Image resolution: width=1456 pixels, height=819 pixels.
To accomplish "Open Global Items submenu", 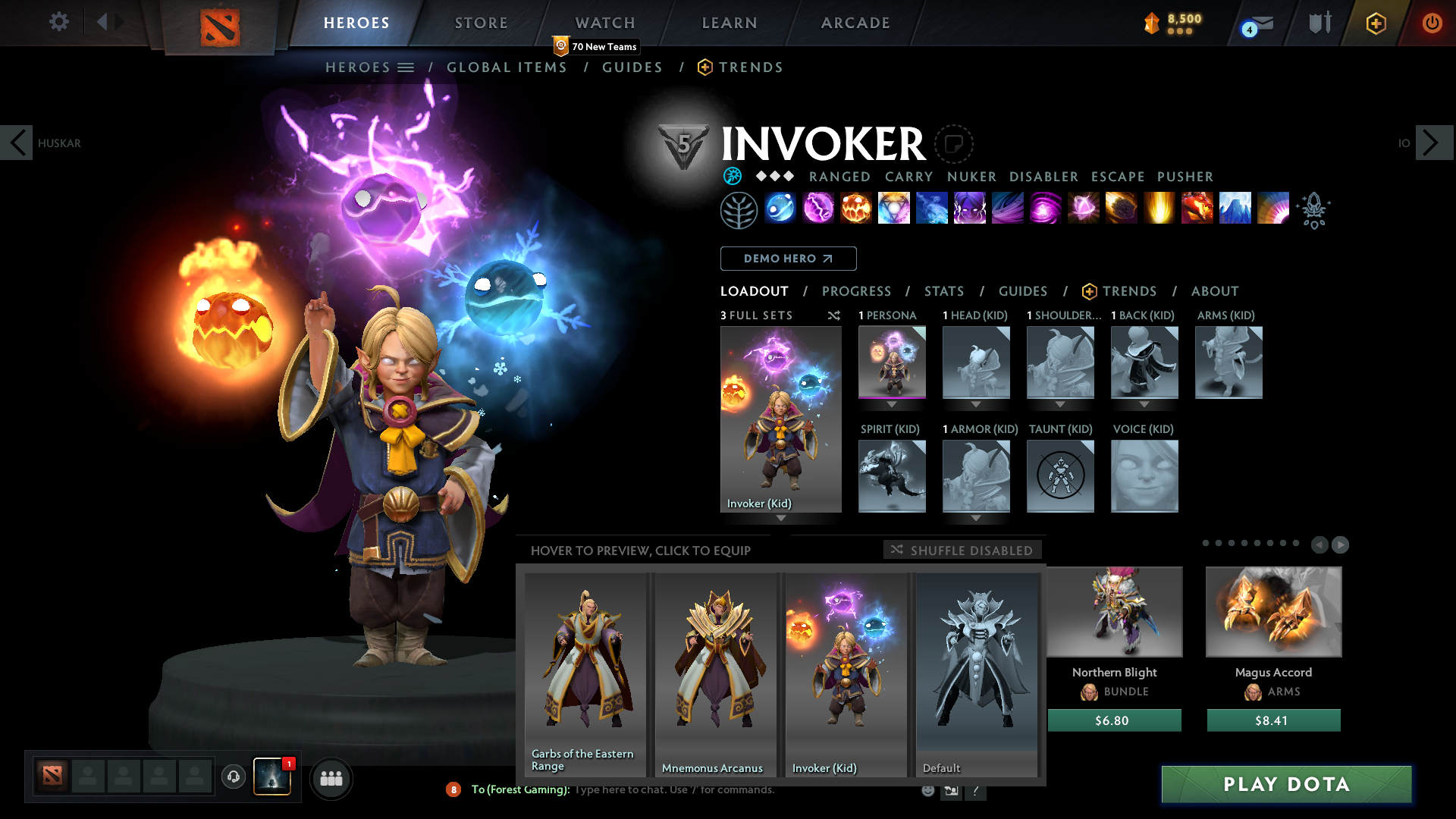I will coord(507,67).
